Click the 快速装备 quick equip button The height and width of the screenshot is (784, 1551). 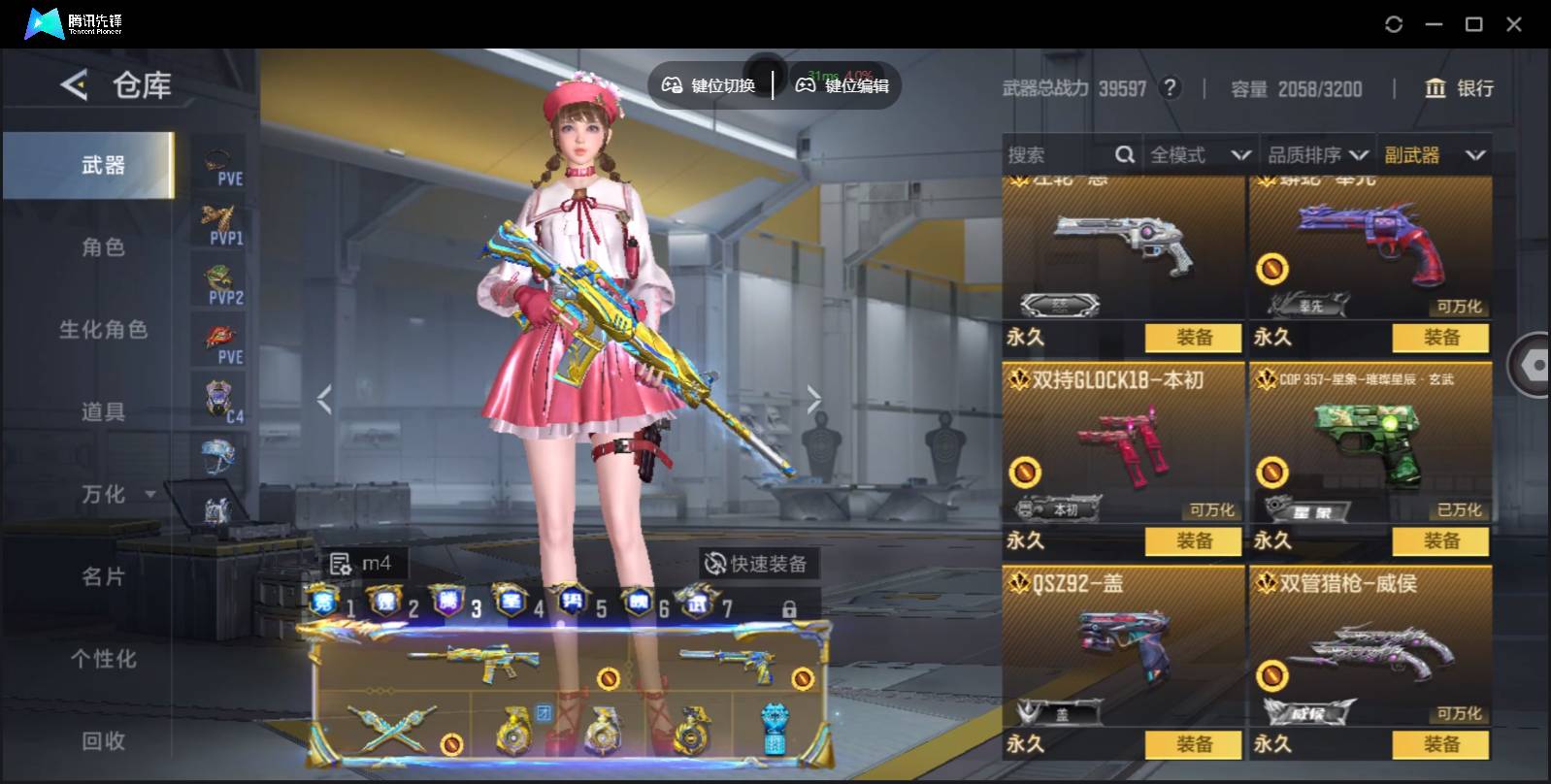click(x=757, y=564)
